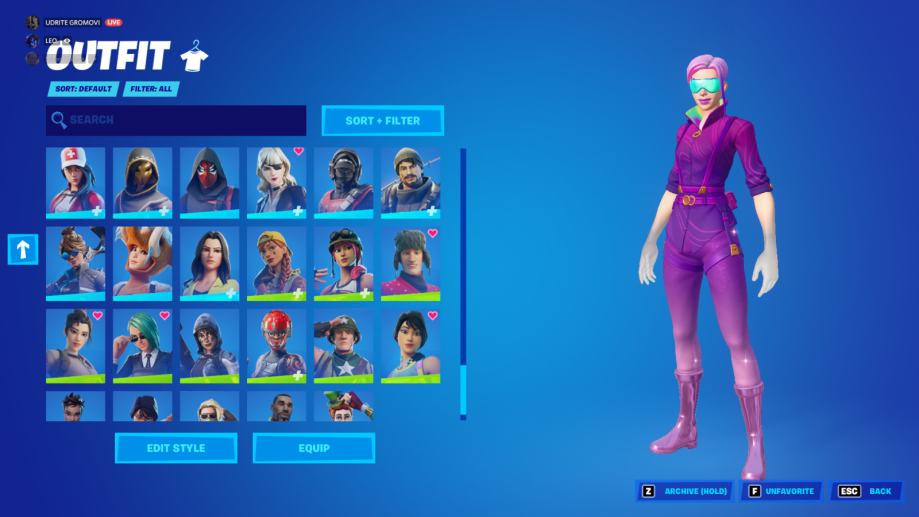Select the saluting soldier with star outfit
This screenshot has height=517, width=919.
343,345
